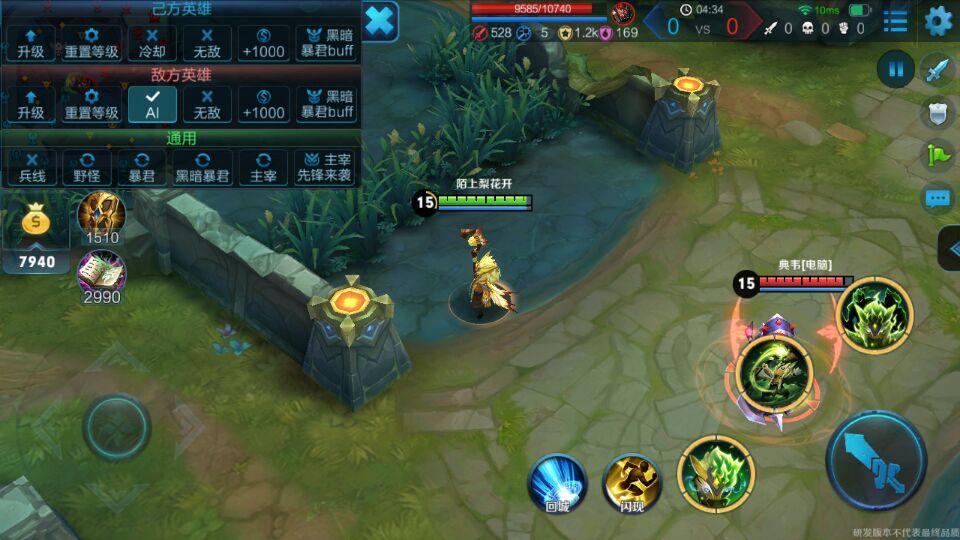Click the green flag signal icon

pyautogui.click(x=937, y=155)
